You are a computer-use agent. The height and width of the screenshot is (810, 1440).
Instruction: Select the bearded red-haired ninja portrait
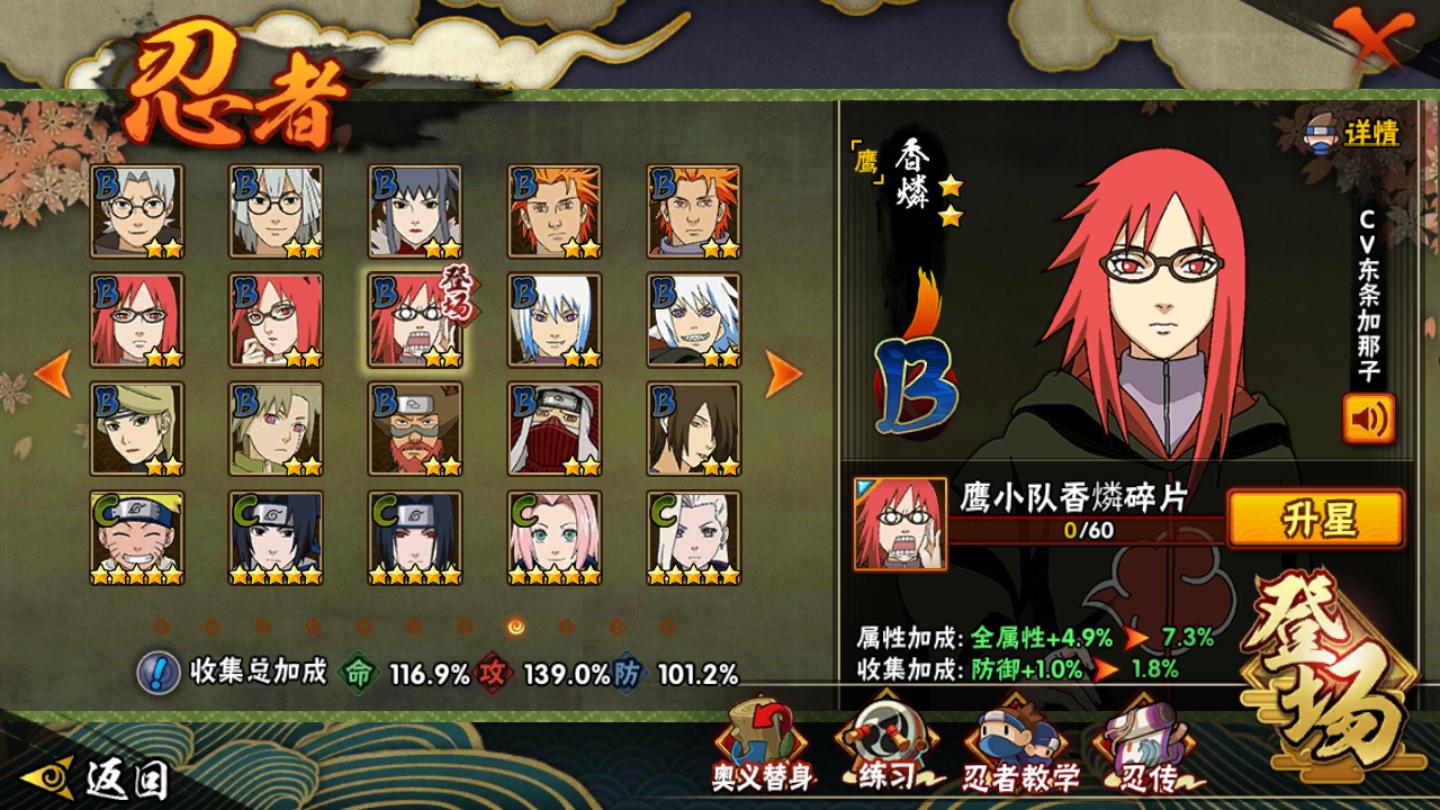(x=415, y=429)
